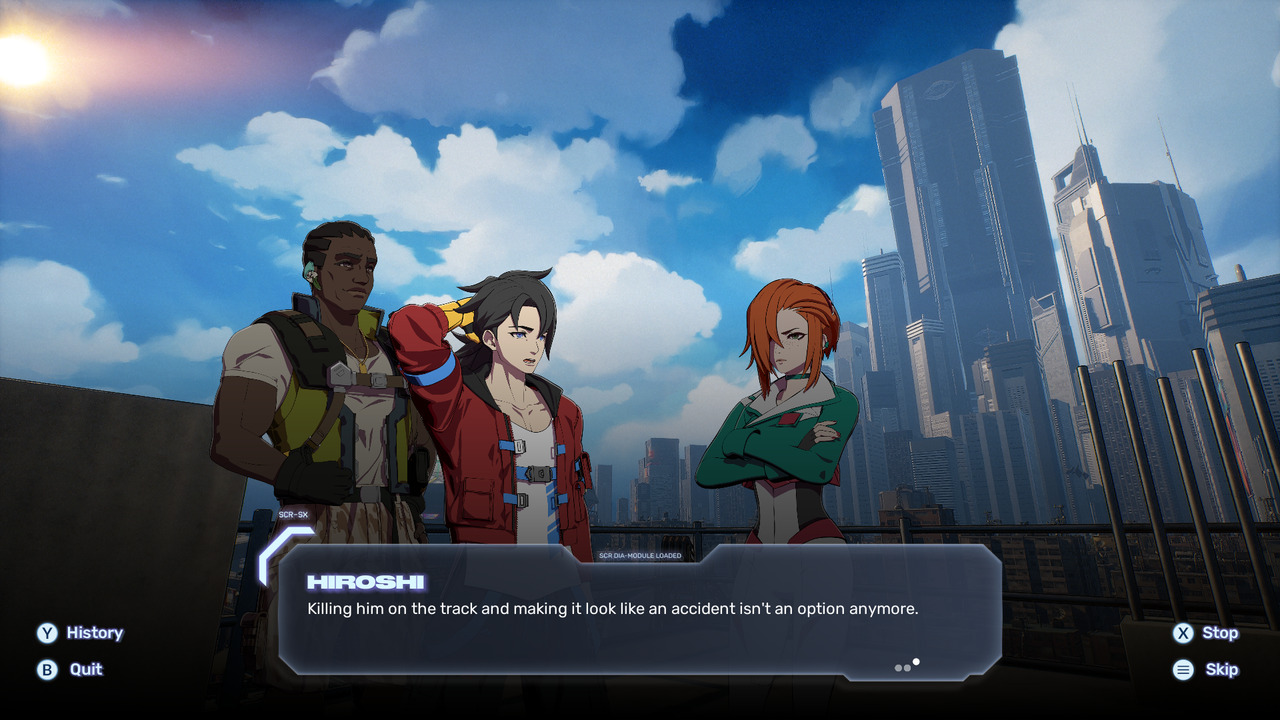Advance Hiroshi's dialogue box
Viewport: 1280px width, 720px height.
tap(640, 610)
